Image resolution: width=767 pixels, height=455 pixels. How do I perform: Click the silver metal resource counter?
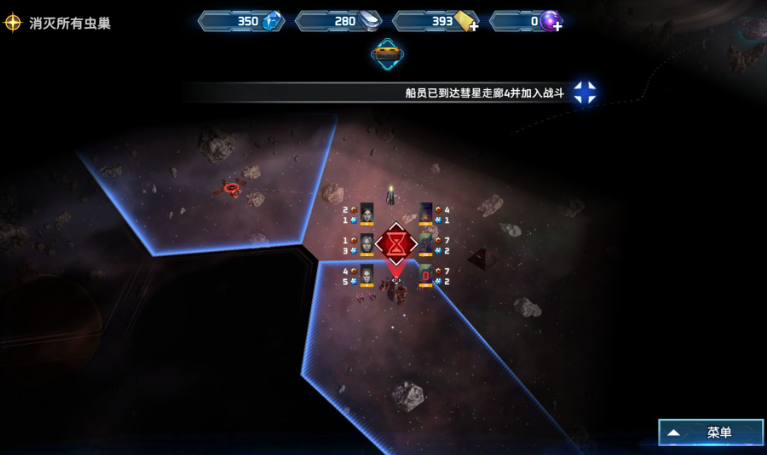click(339, 20)
